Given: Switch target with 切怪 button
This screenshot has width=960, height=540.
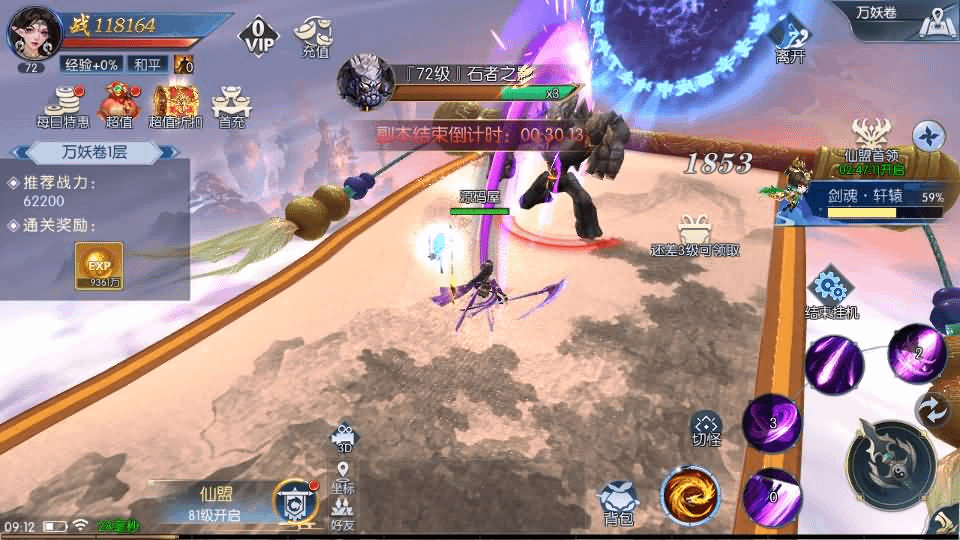Looking at the screenshot, I should [706, 430].
